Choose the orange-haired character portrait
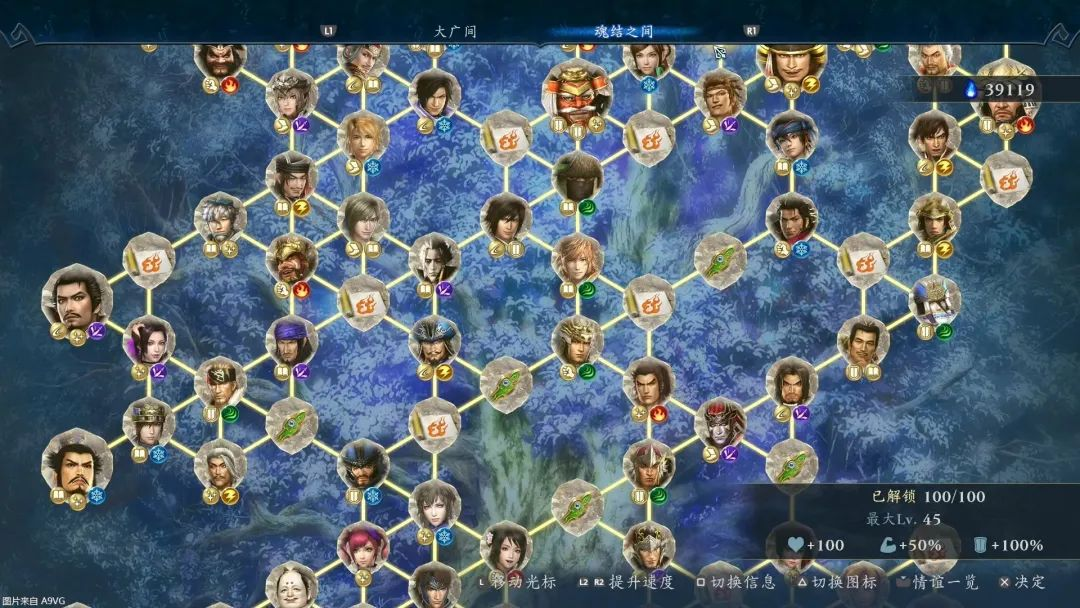The image size is (1080, 608). [x=577, y=258]
